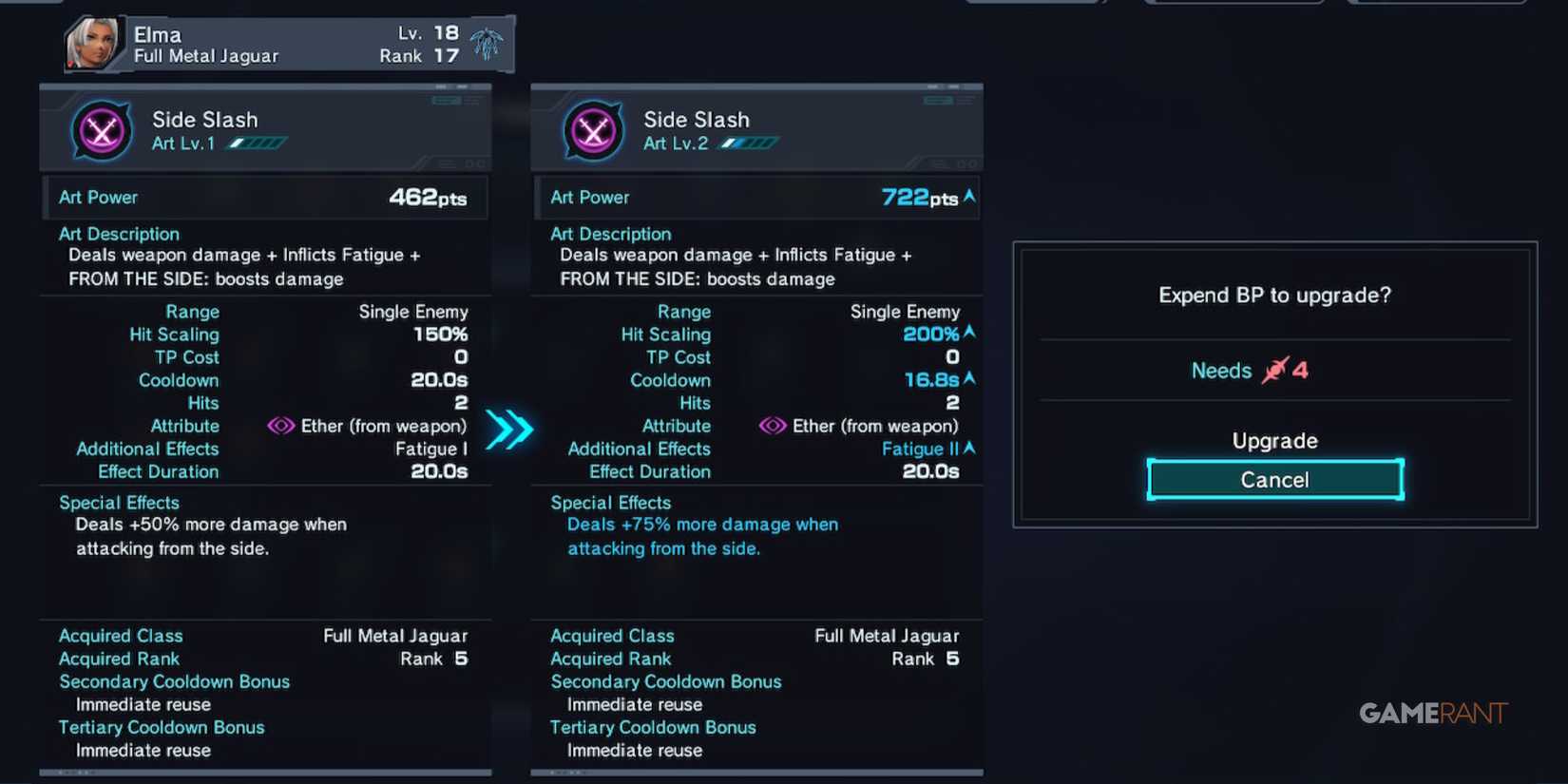
Task: Click the double-chevron upgrade arrow between panels
Action: [510, 430]
